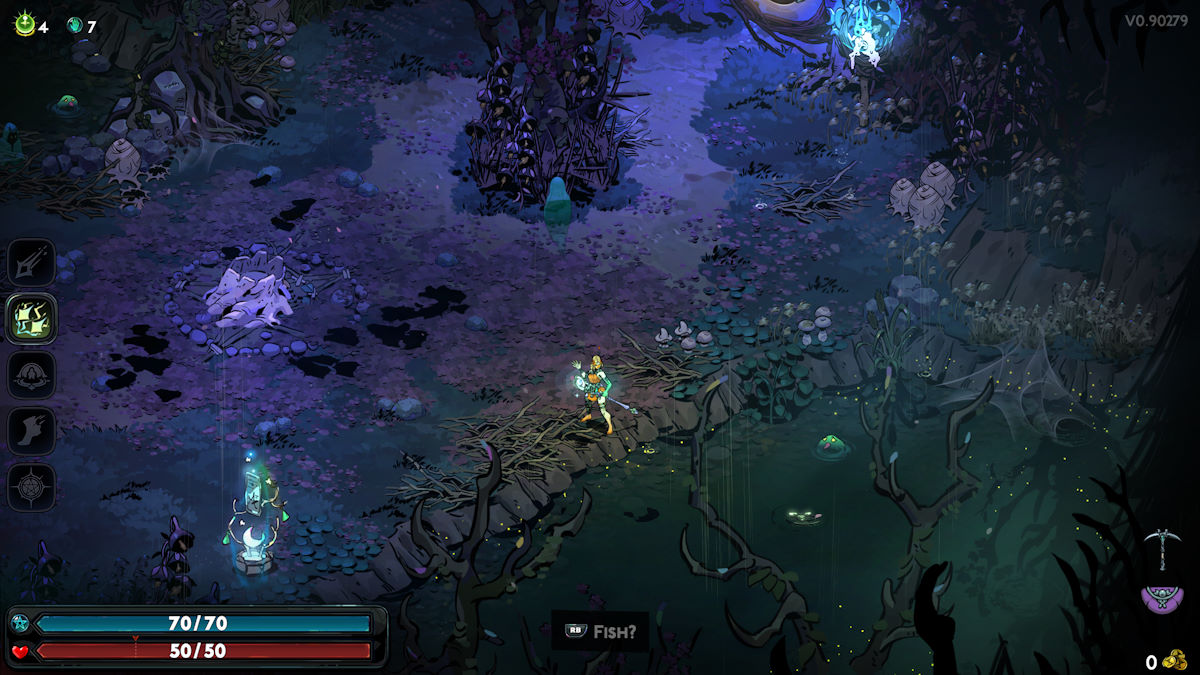The height and width of the screenshot is (675, 1200).
Task: Open the glowing green Special boon slot
Action: click(x=31, y=319)
